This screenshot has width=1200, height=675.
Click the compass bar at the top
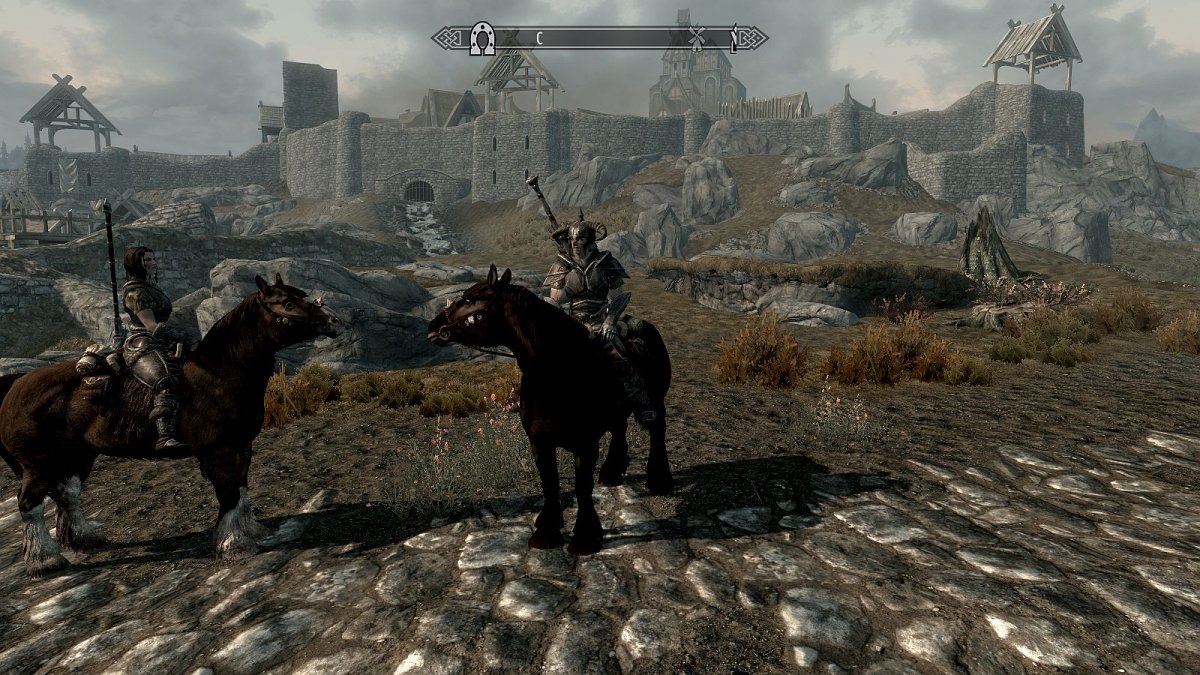click(x=600, y=39)
